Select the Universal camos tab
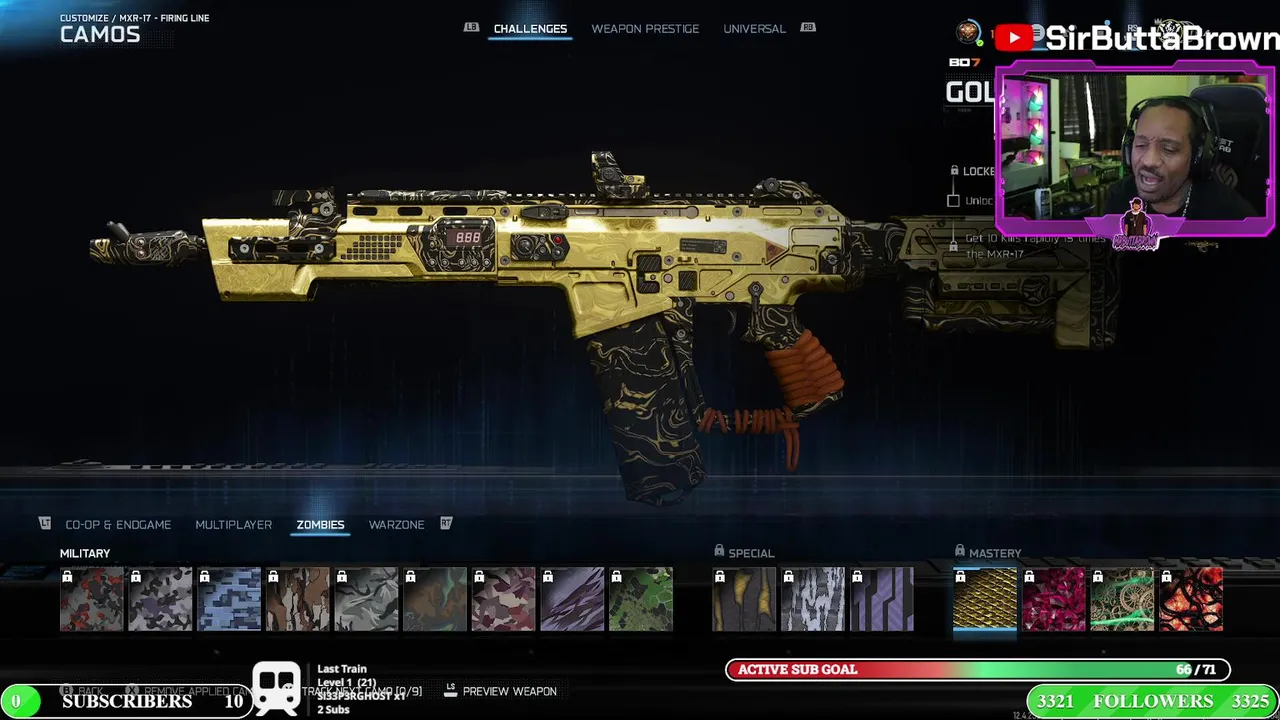The height and width of the screenshot is (720, 1280). pyautogui.click(x=754, y=28)
